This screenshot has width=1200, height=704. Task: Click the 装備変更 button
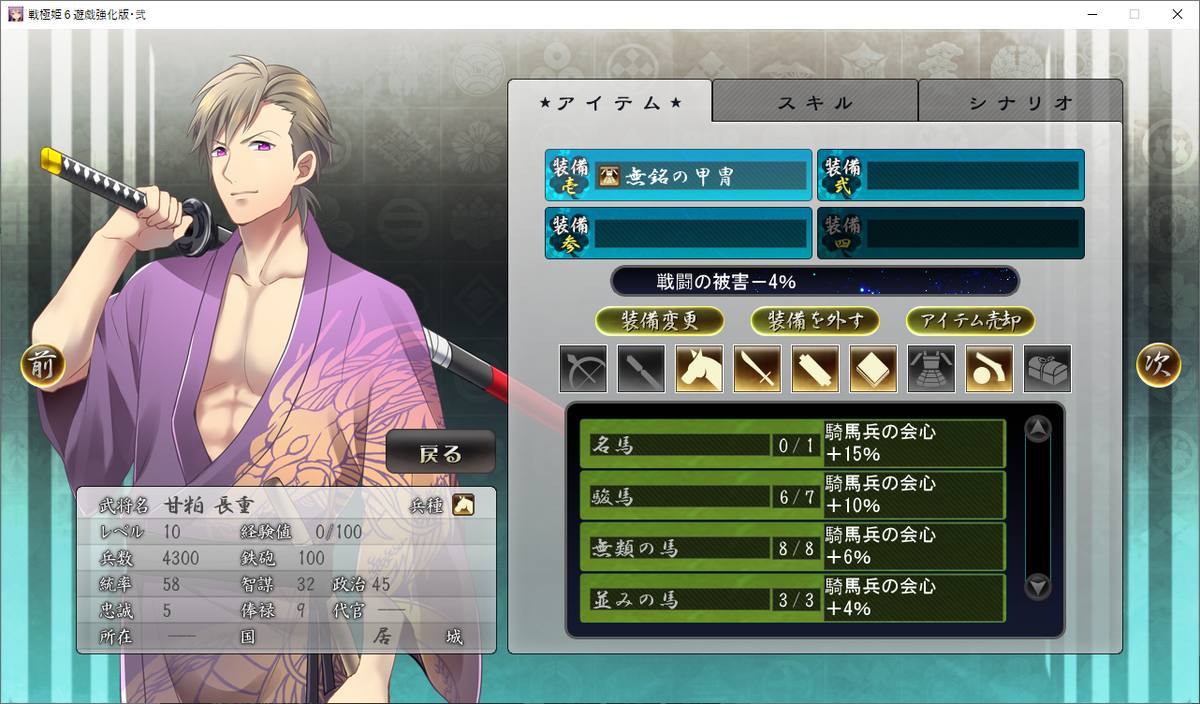point(660,320)
